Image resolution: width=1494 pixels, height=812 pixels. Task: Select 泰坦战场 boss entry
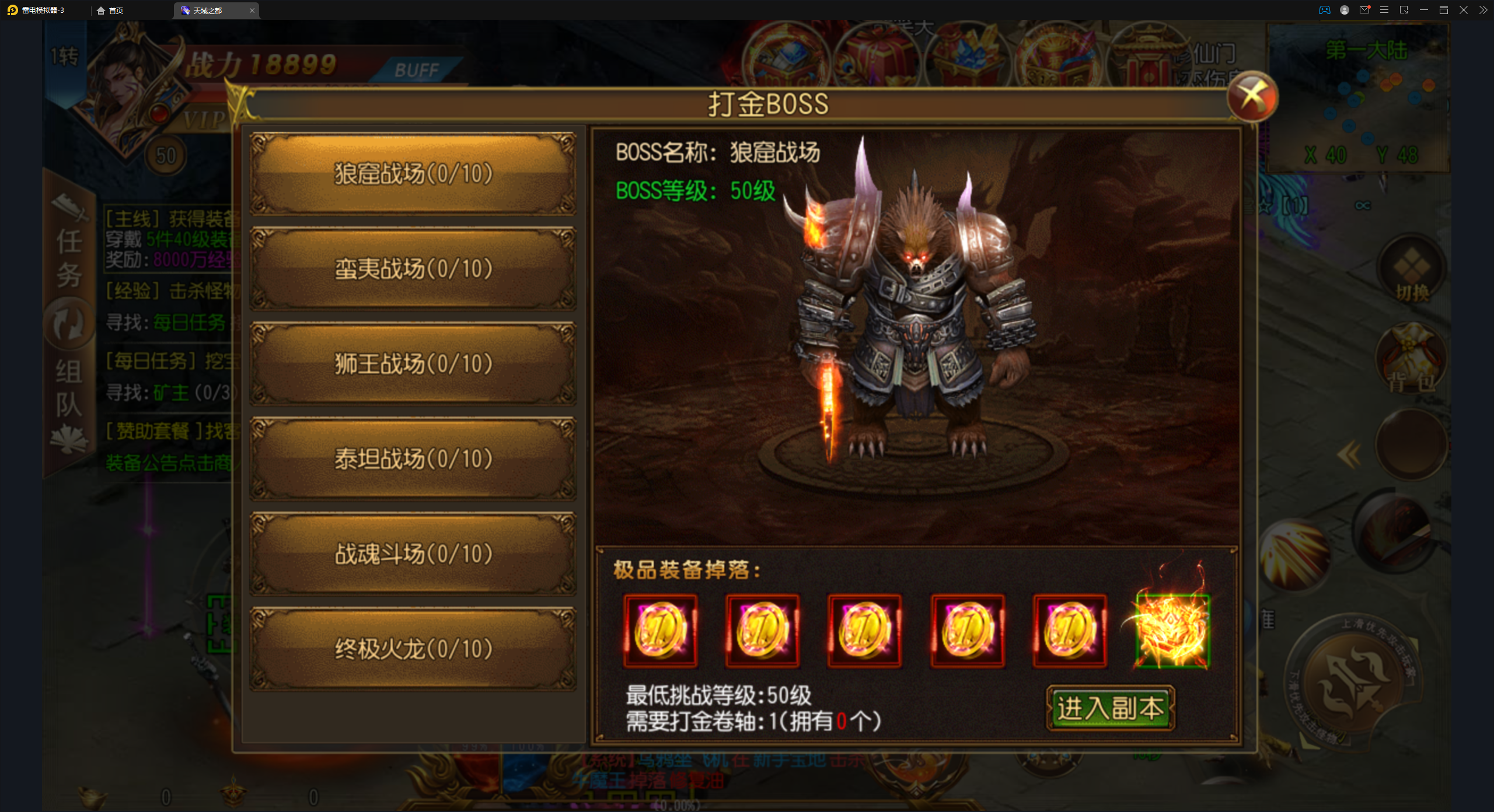point(413,459)
